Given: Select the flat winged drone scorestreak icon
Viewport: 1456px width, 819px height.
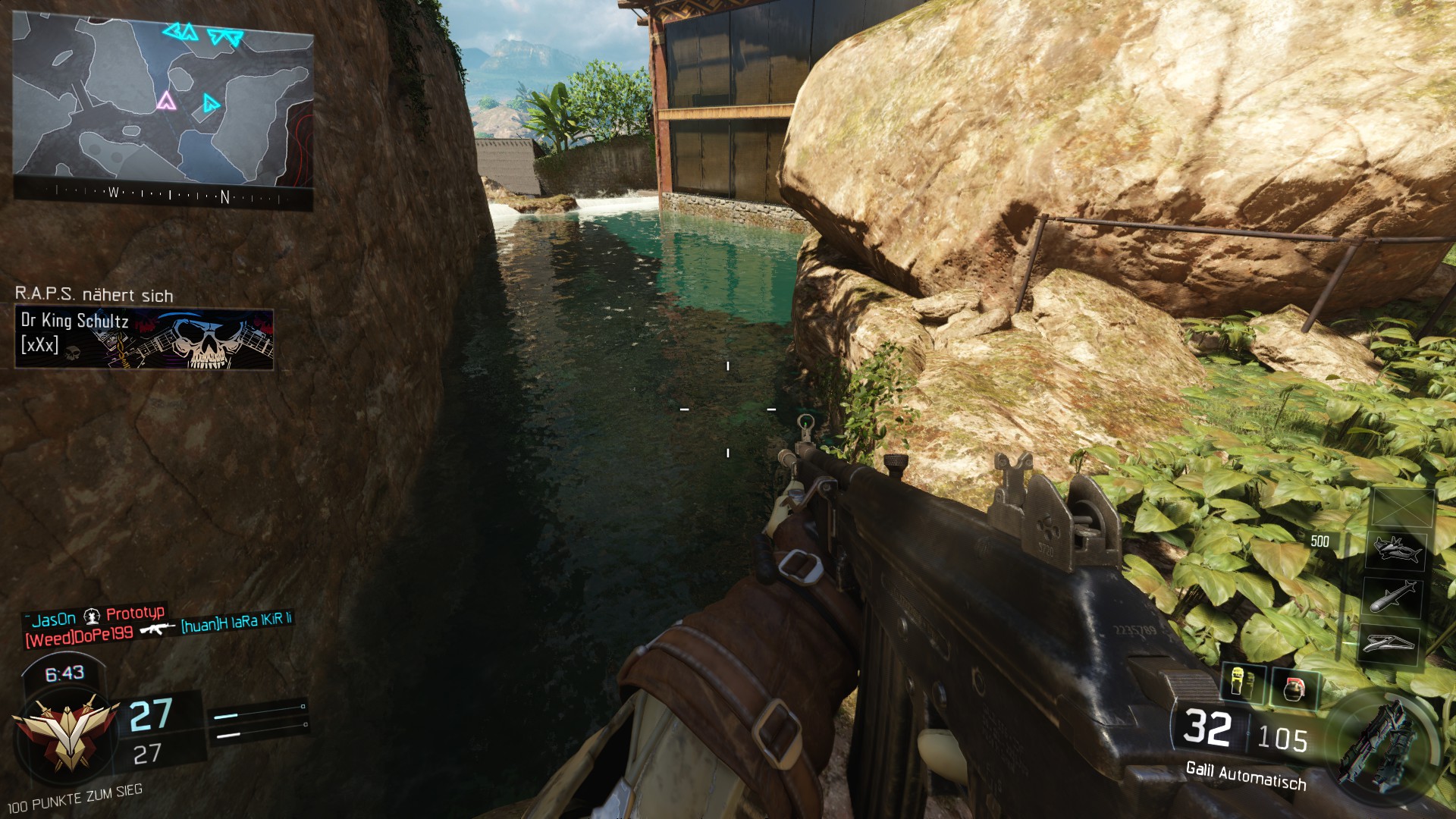Looking at the screenshot, I should coord(1390,644).
